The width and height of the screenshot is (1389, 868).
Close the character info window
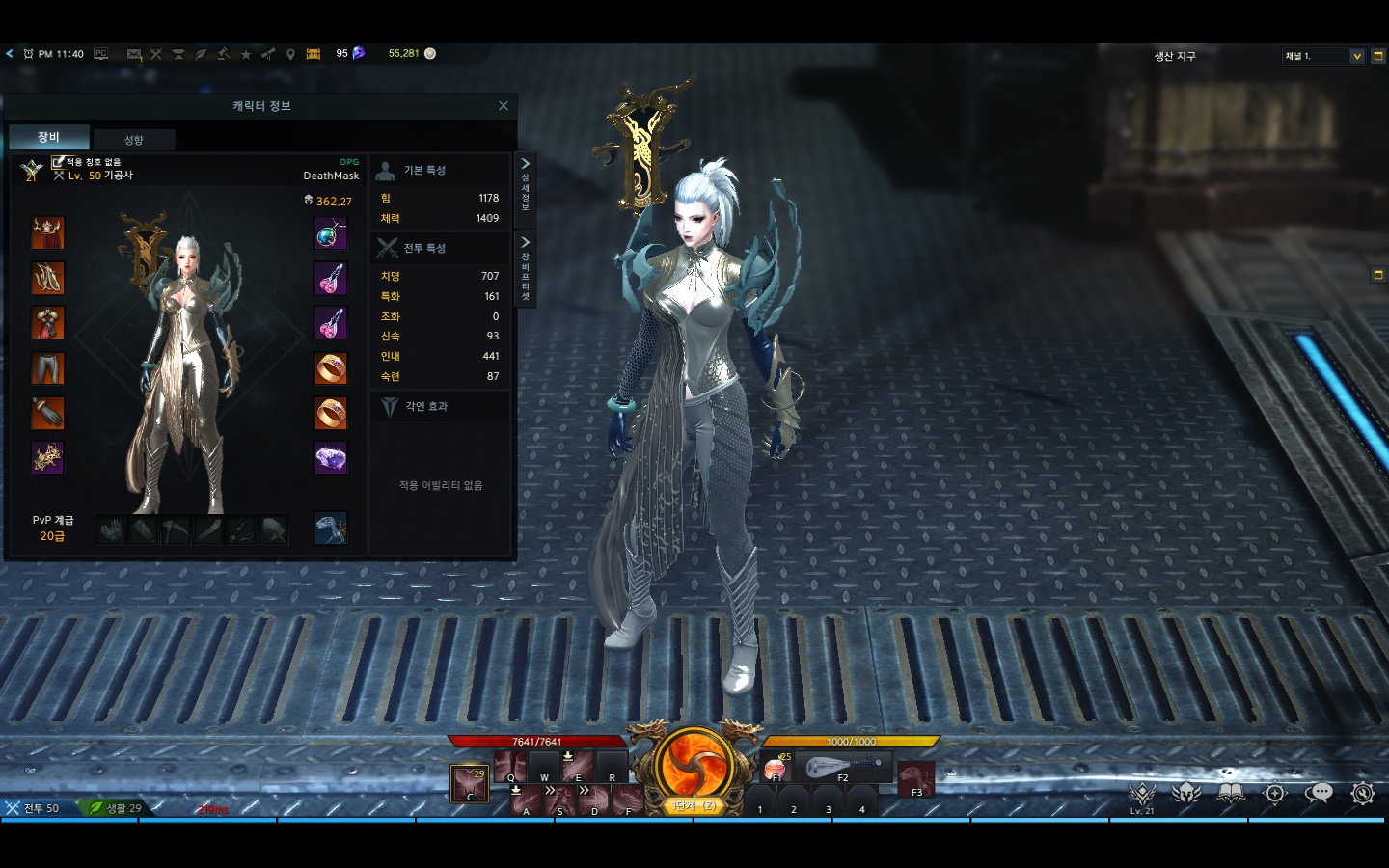tap(503, 106)
